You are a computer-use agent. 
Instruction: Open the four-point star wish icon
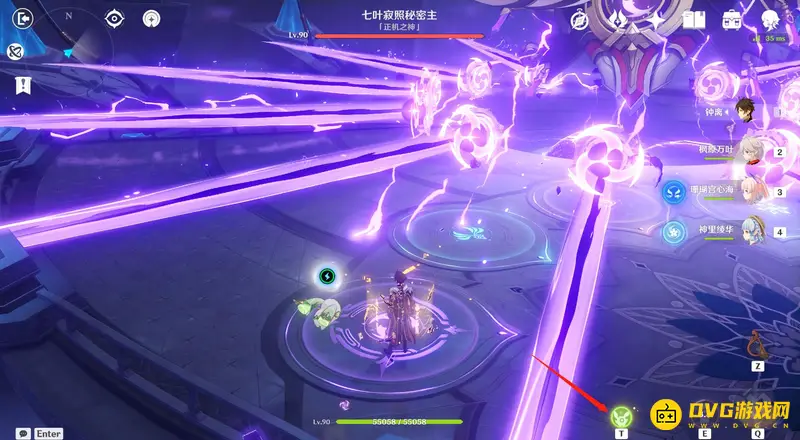tap(656, 19)
